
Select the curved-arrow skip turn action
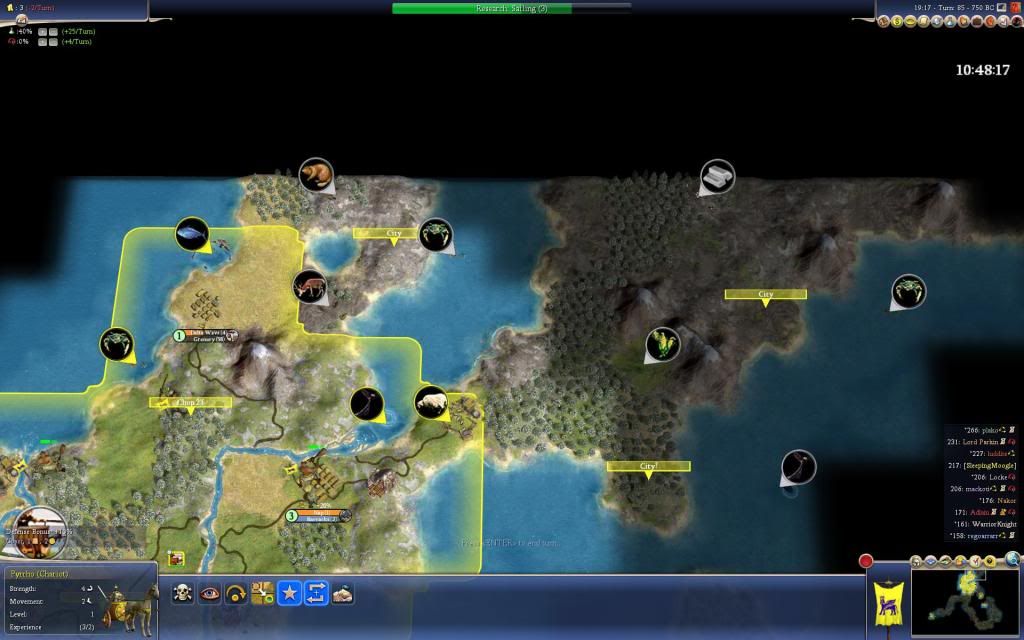pyautogui.click(x=236, y=593)
